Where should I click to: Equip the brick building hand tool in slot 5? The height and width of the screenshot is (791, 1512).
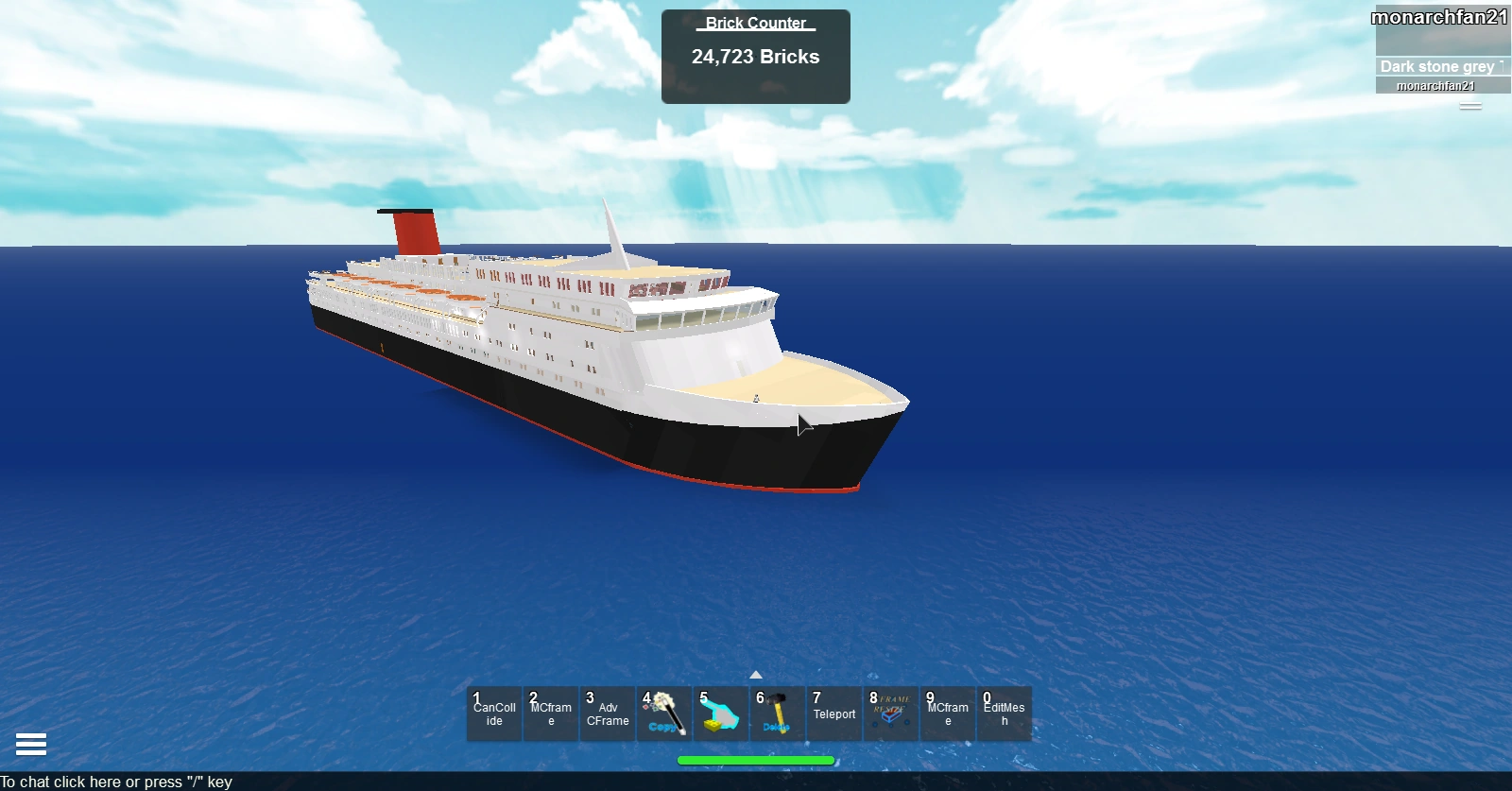click(x=721, y=714)
